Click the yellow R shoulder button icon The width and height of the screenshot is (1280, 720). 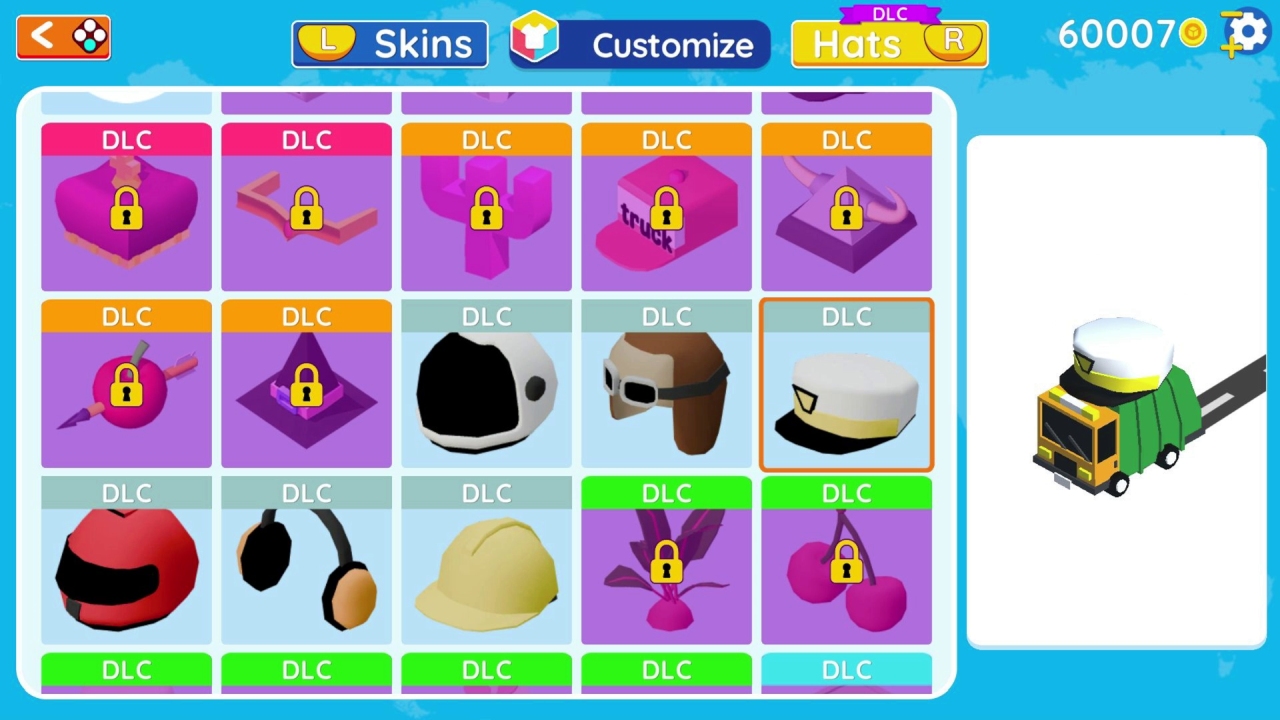point(952,44)
